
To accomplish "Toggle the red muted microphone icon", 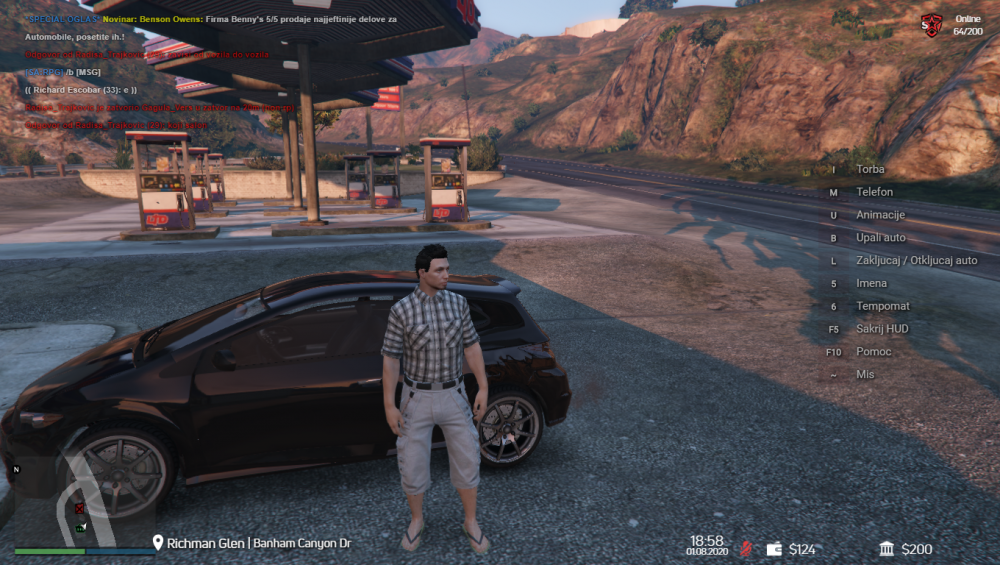I will click(745, 549).
